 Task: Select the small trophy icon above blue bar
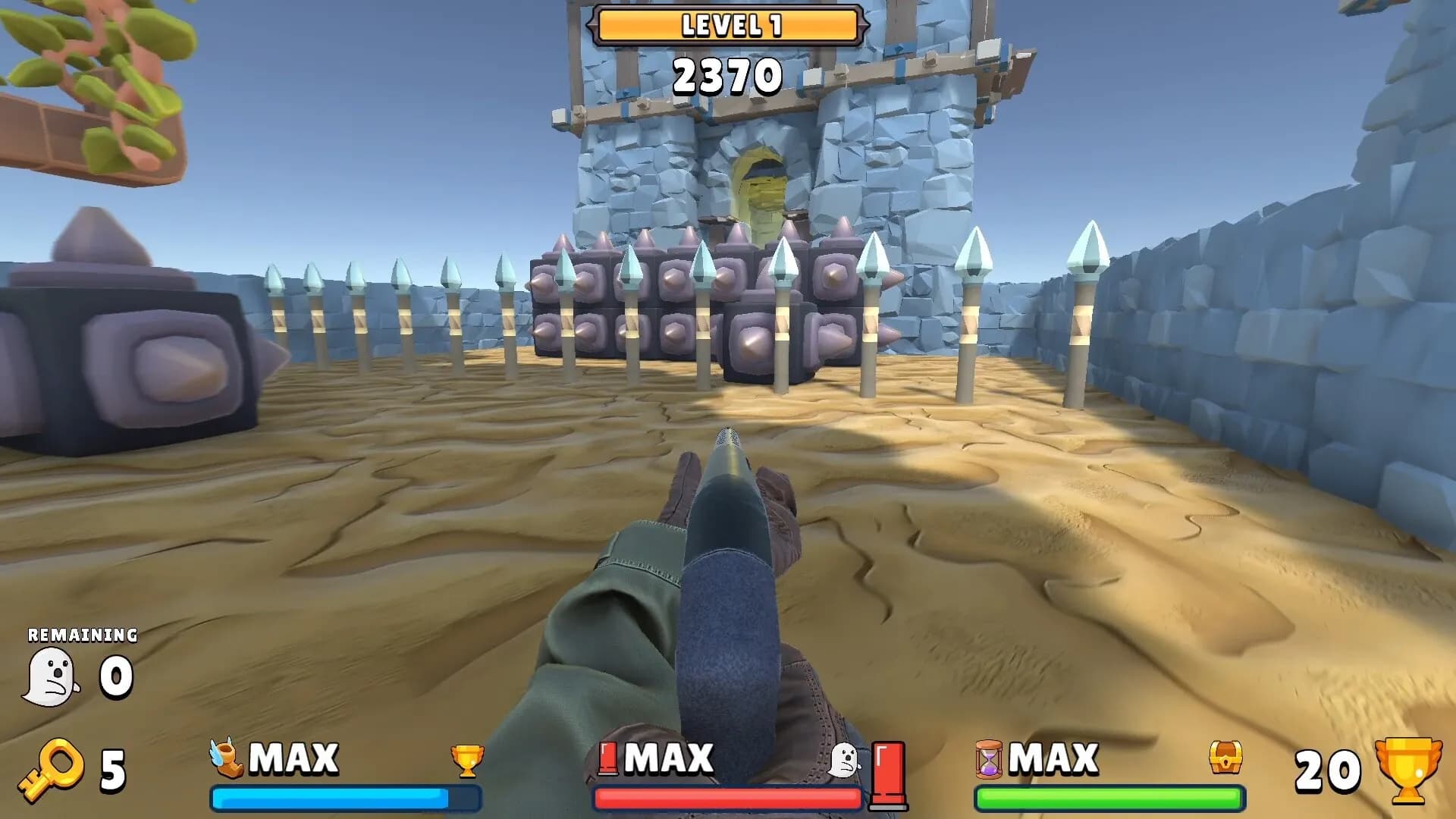click(466, 761)
